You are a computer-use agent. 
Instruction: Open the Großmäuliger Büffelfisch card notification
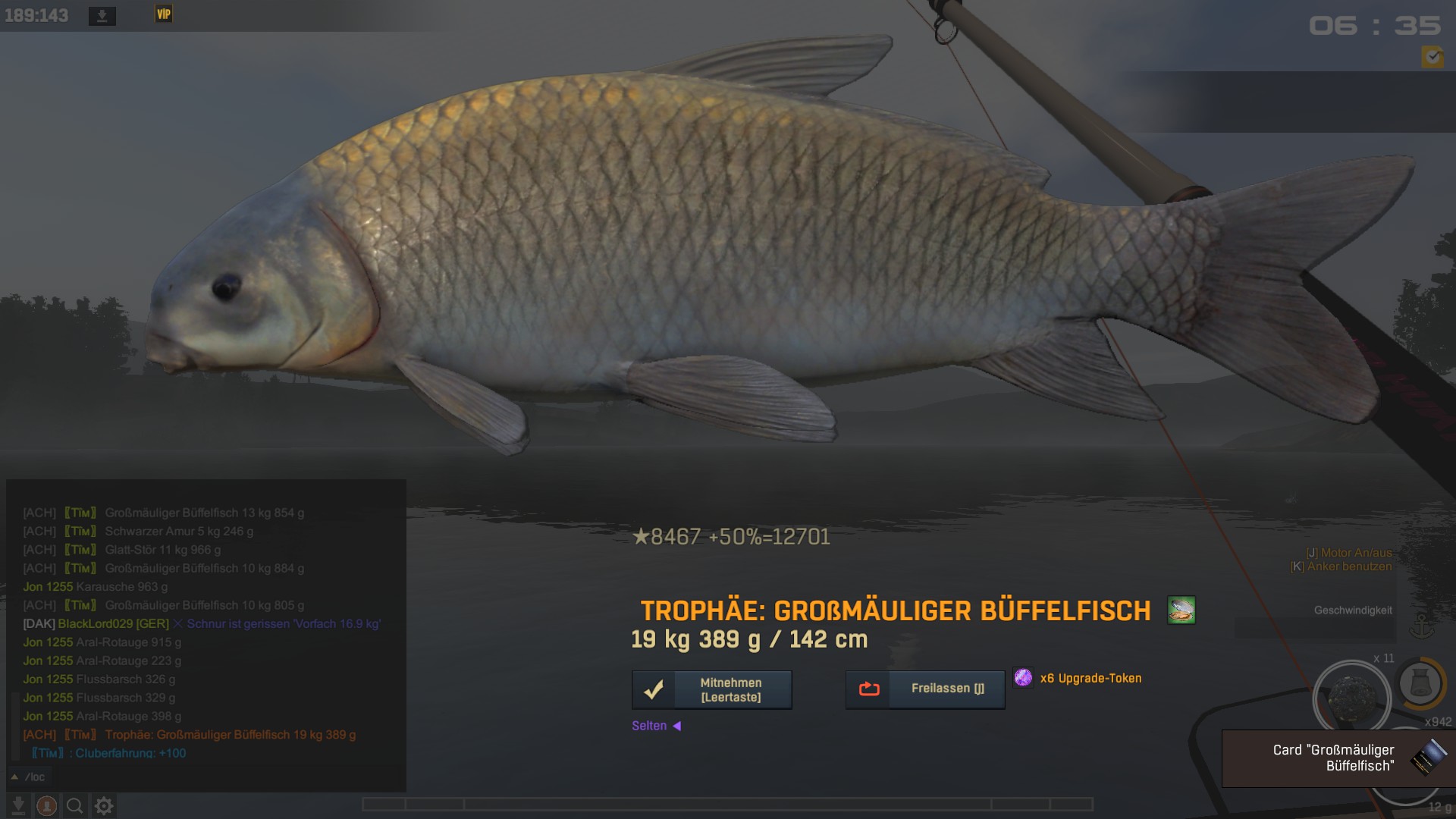[x=1338, y=758]
